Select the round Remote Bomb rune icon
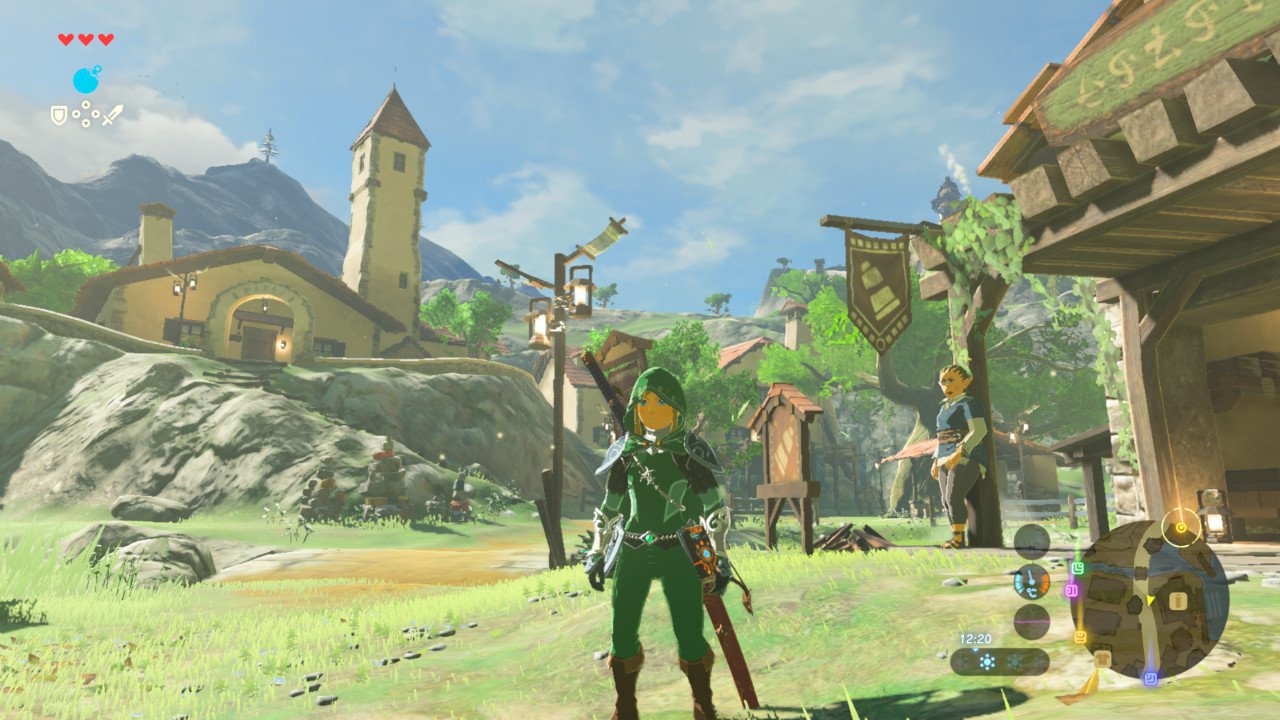Screen dimensions: 1280x720 pos(87,80)
